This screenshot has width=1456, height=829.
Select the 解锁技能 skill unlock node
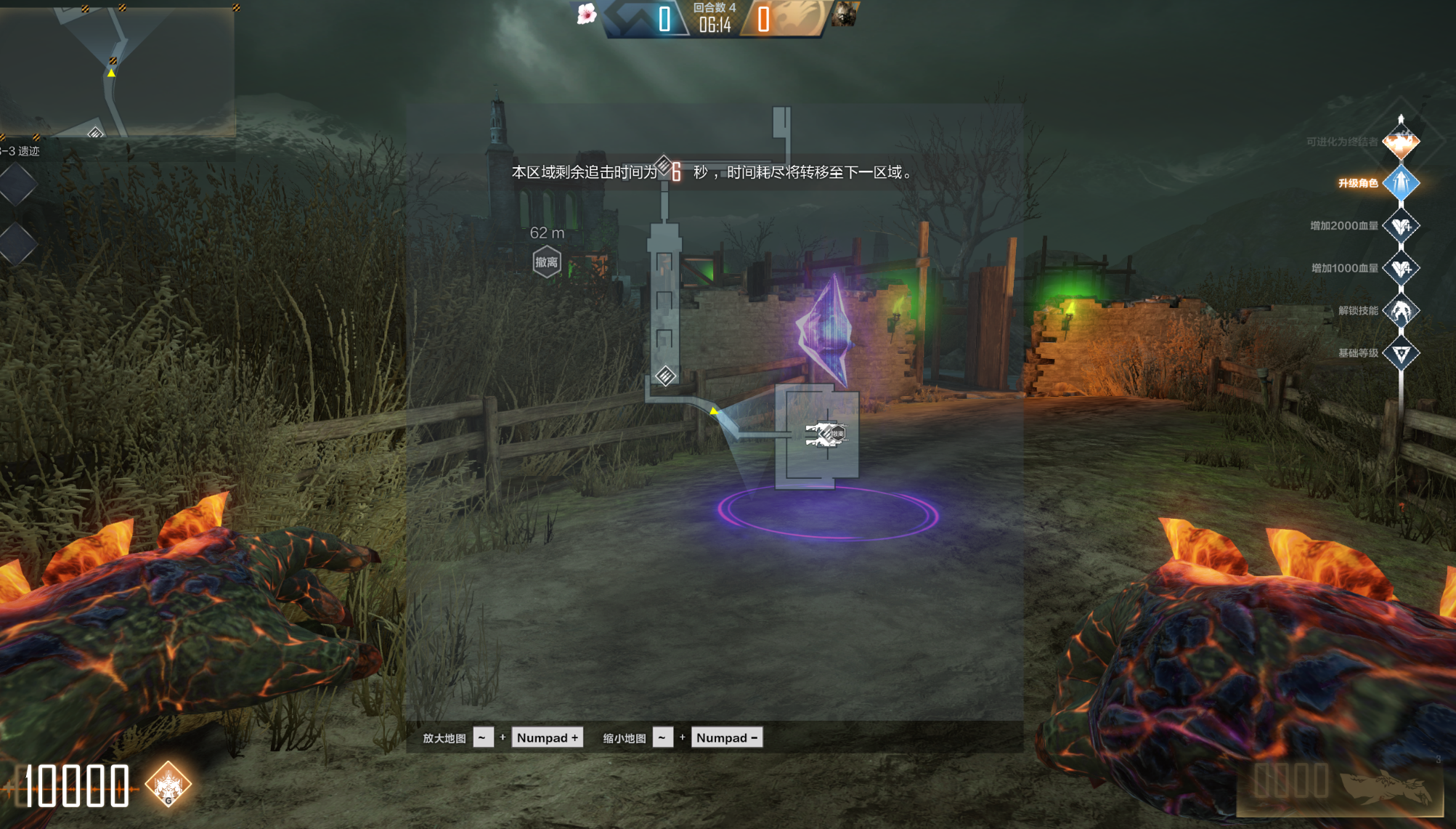[1401, 311]
